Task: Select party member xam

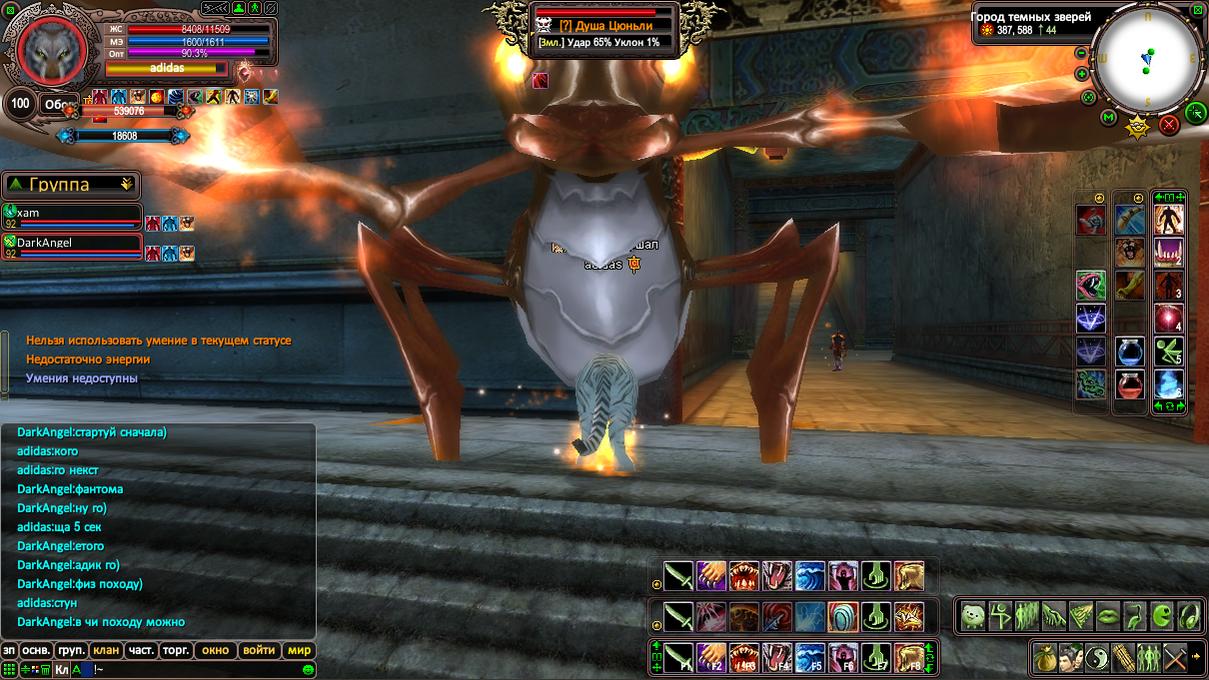Action: 70,214
